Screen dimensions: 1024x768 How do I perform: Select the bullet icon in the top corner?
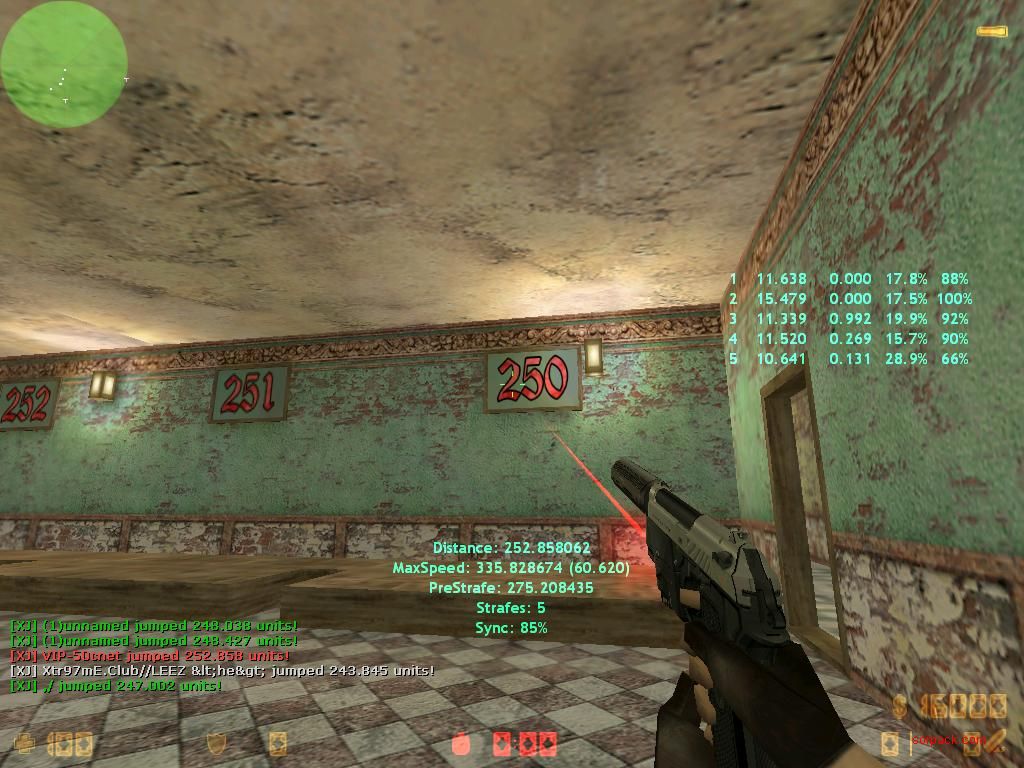(991, 32)
